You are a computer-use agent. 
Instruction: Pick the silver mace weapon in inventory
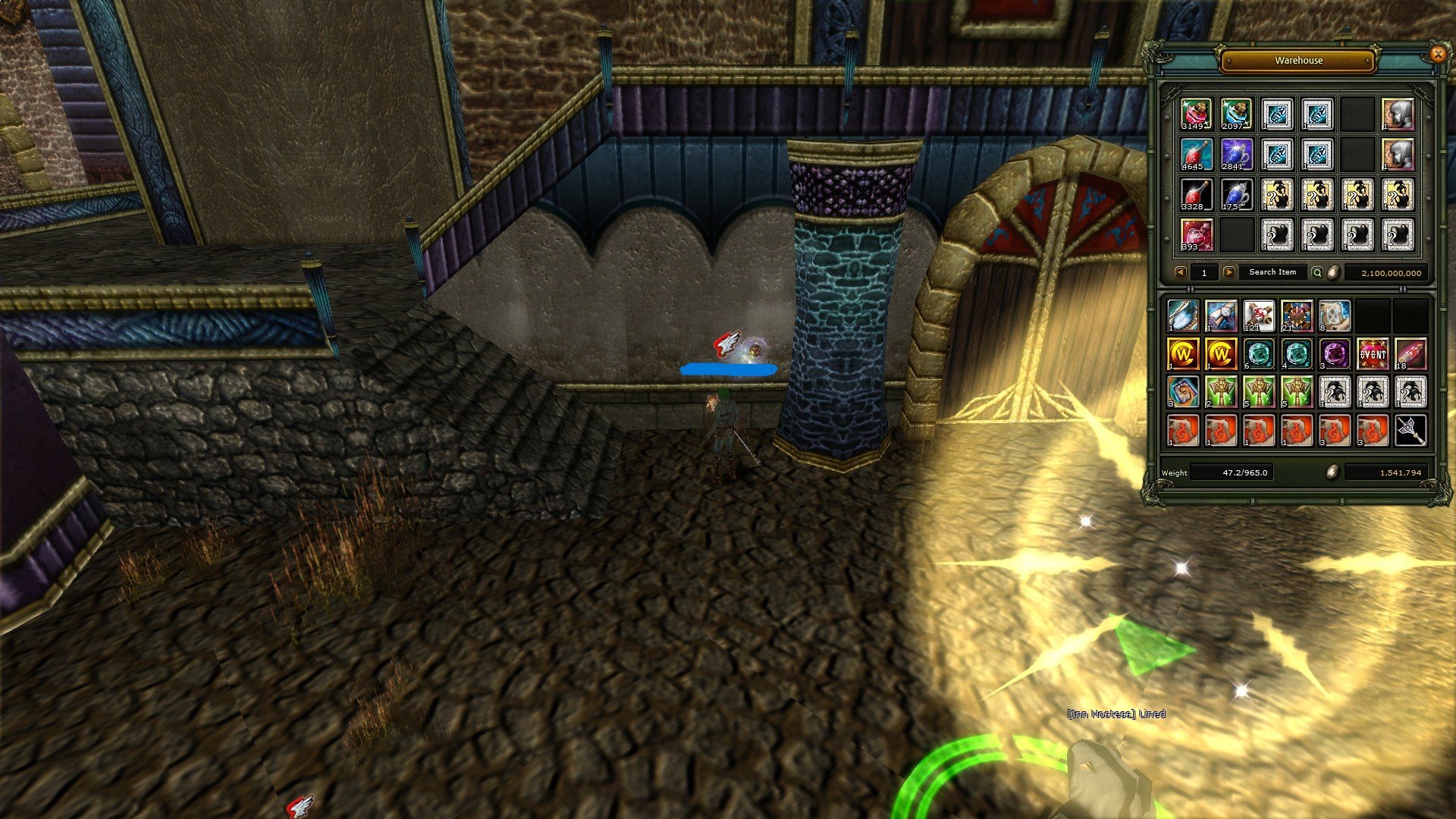coord(1410,430)
